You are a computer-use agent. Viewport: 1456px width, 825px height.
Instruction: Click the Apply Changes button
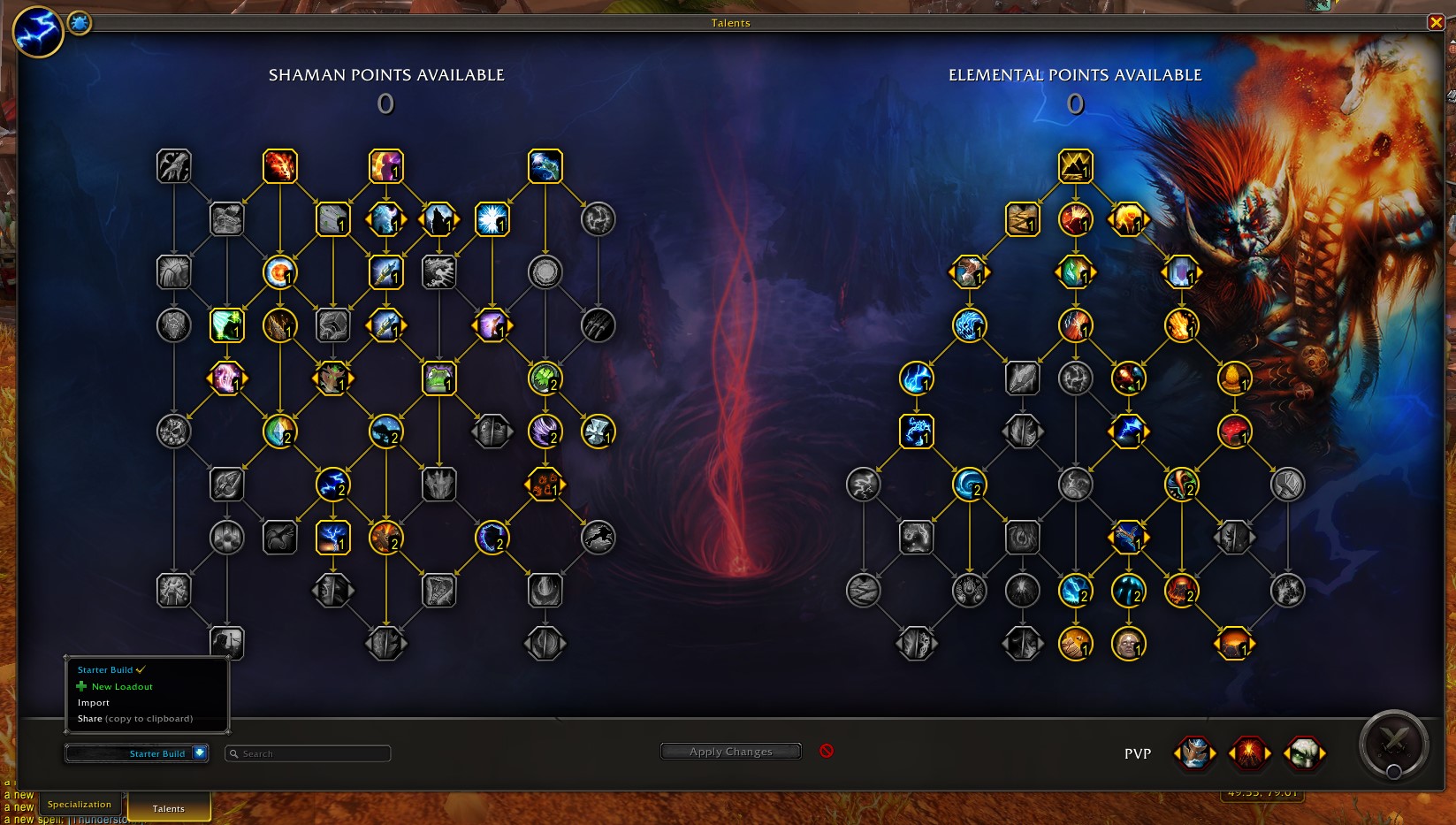click(730, 751)
